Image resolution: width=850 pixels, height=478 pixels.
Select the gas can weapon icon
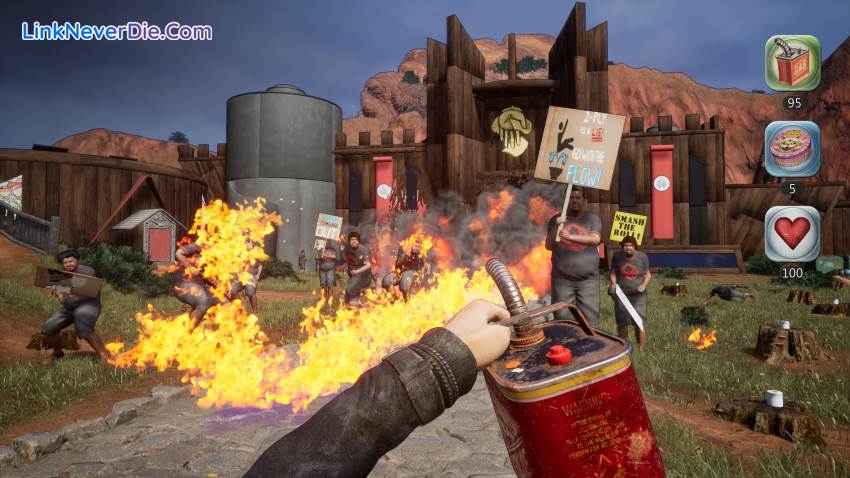(x=792, y=63)
